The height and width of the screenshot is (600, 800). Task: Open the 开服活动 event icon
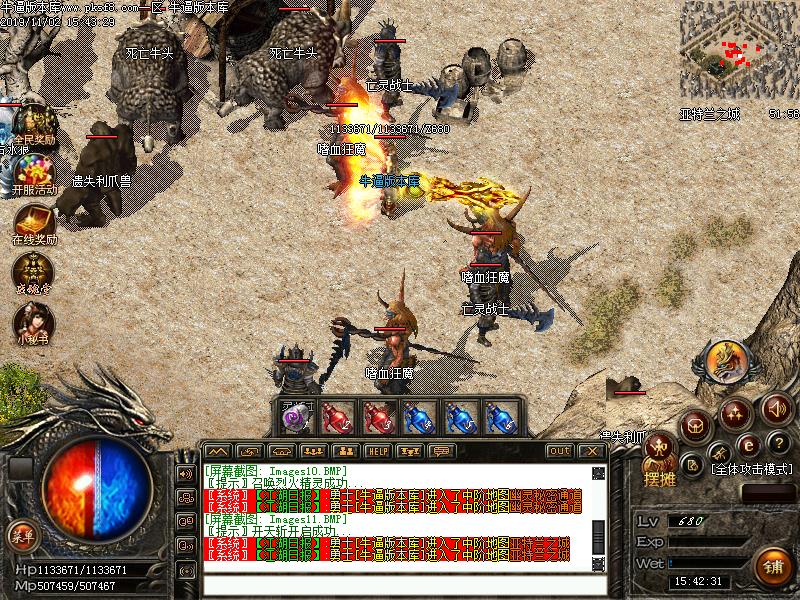click(x=33, y=170)
